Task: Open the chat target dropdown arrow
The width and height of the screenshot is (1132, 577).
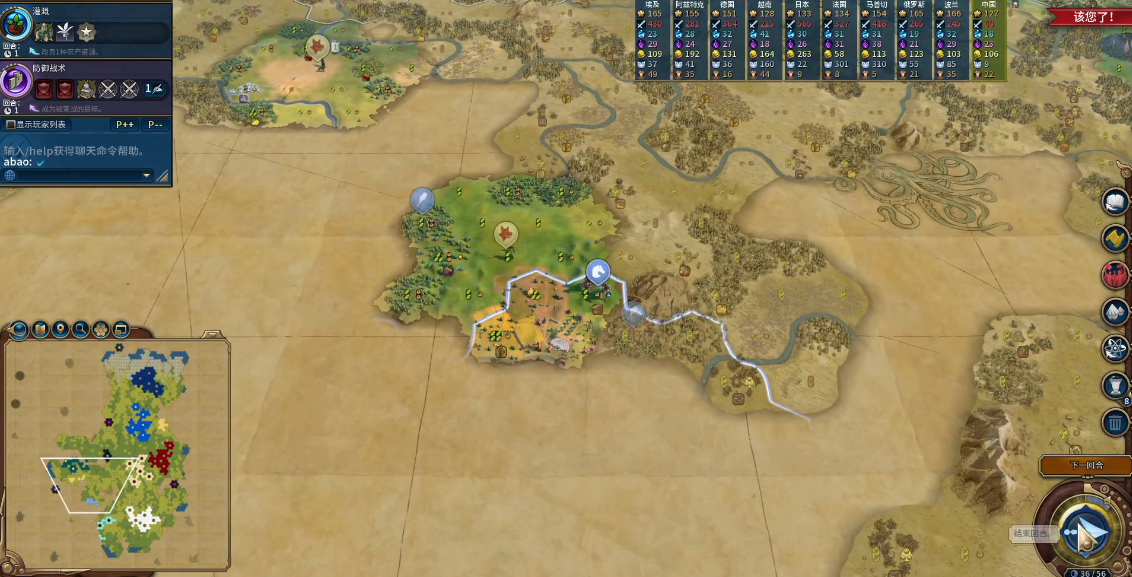Action: pyautogui.click(x=146, y=176)
